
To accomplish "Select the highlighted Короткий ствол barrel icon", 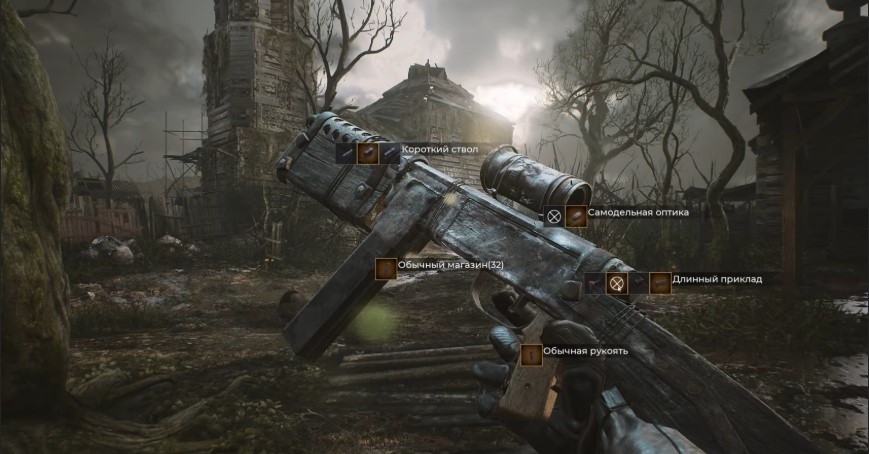I will (x=367, y=153).
